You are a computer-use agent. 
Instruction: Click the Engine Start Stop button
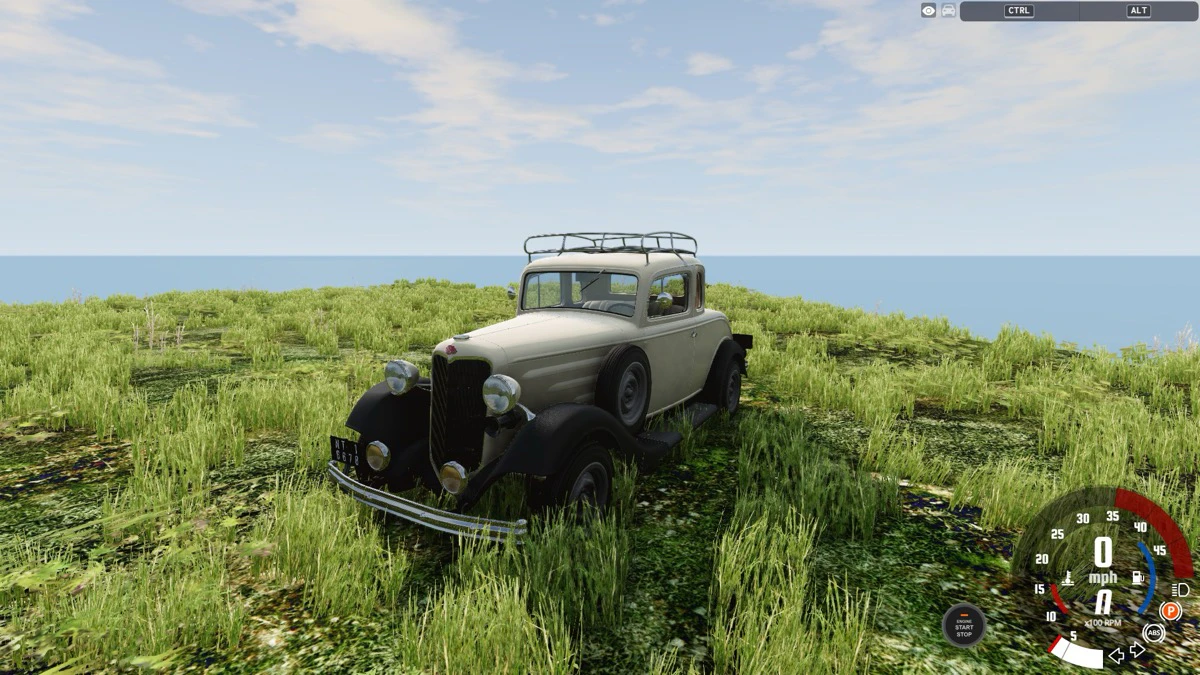pyautogui.click(x=964, y=626)
